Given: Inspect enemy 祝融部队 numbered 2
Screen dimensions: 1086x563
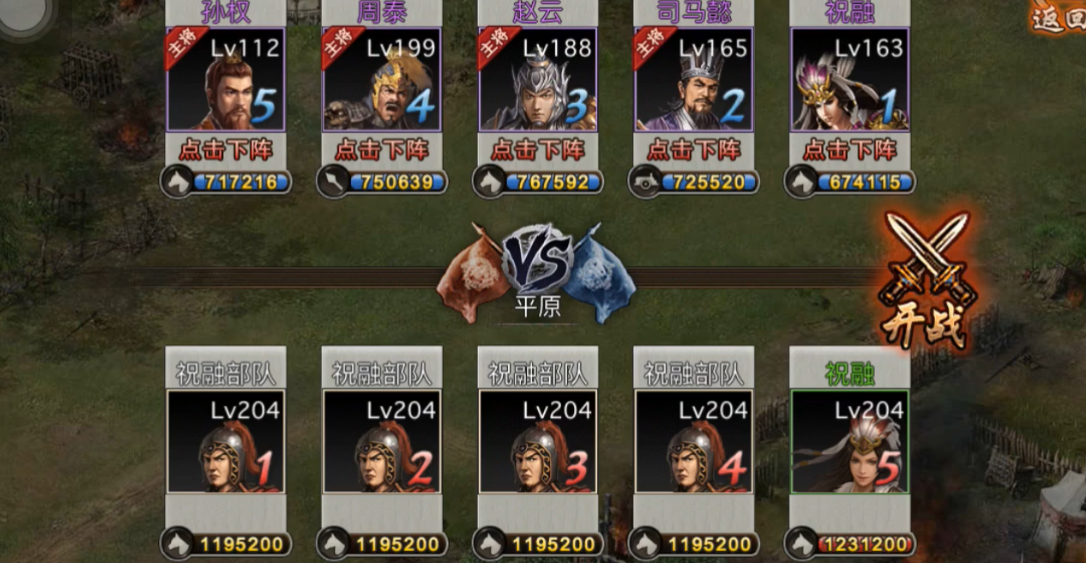Looking at the screenshot, I should tap(382, 441).
